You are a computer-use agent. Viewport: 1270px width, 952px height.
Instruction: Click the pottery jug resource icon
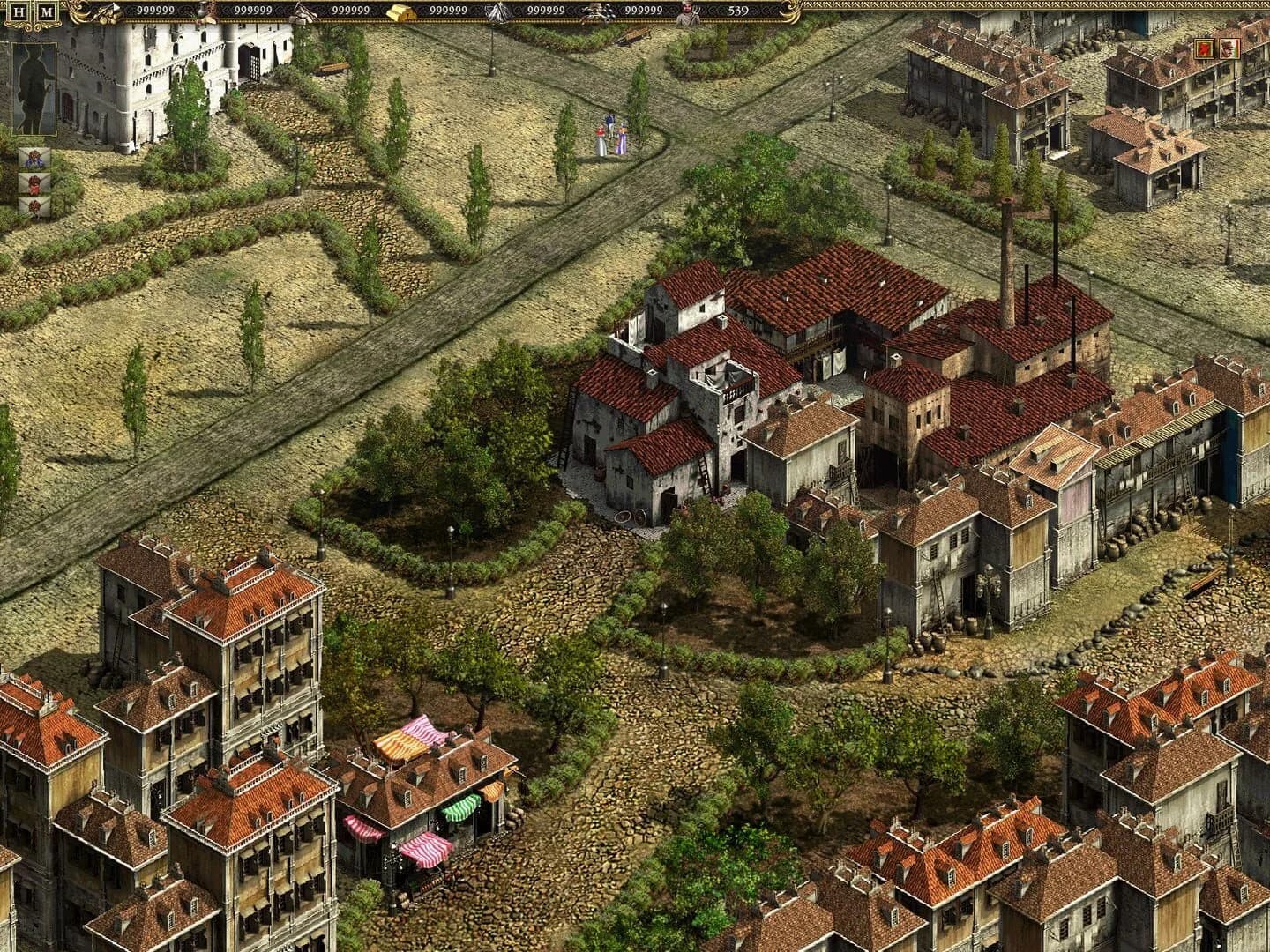(x=204, y=13)
